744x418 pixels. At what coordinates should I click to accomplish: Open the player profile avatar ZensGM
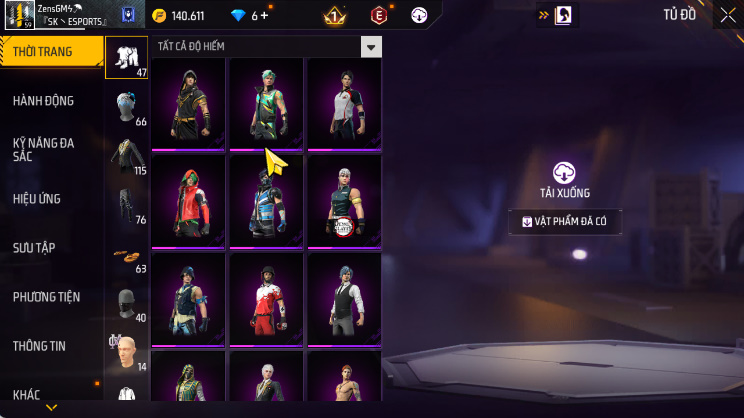(x=17, y=15)
